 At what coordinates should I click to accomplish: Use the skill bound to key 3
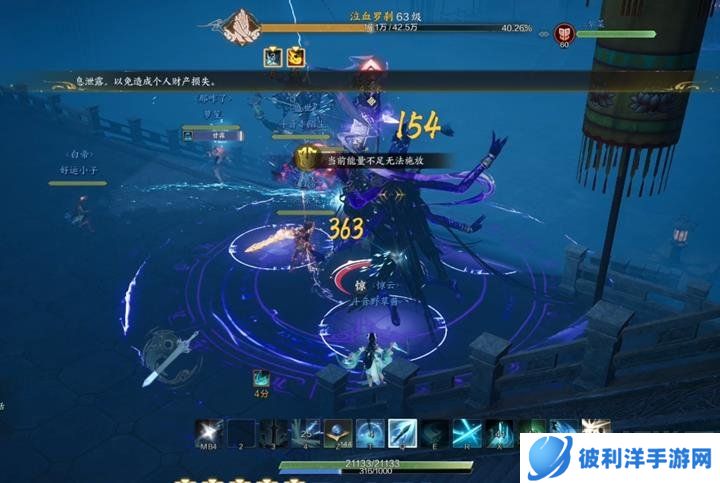coord(274,432)
